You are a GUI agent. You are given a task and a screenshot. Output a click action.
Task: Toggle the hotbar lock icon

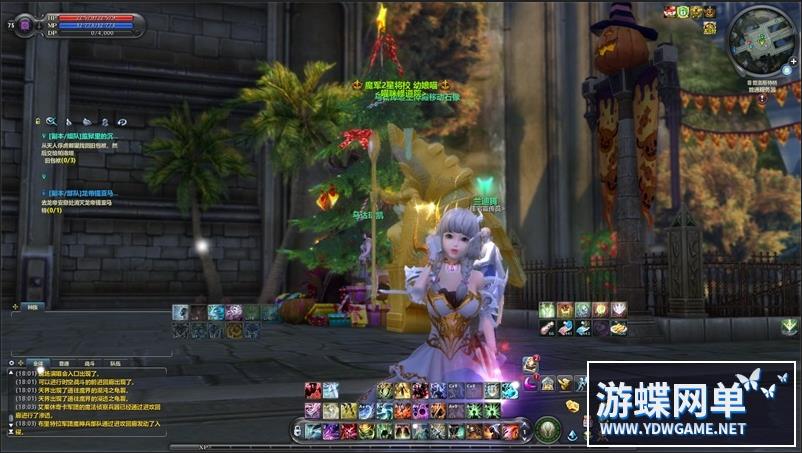[297, 431]
